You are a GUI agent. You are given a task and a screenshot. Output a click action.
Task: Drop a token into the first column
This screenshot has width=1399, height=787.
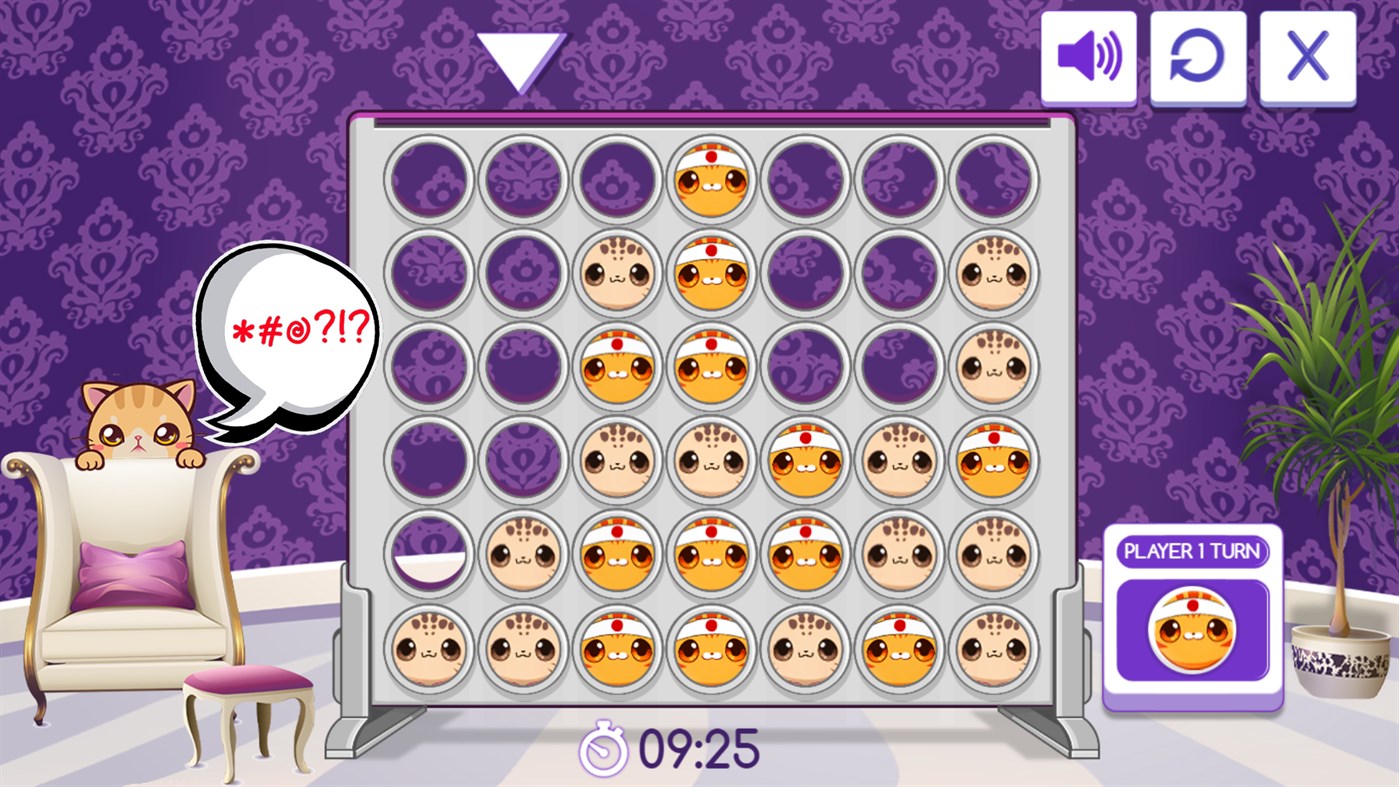pyautogui.click(x=430, y=180)
